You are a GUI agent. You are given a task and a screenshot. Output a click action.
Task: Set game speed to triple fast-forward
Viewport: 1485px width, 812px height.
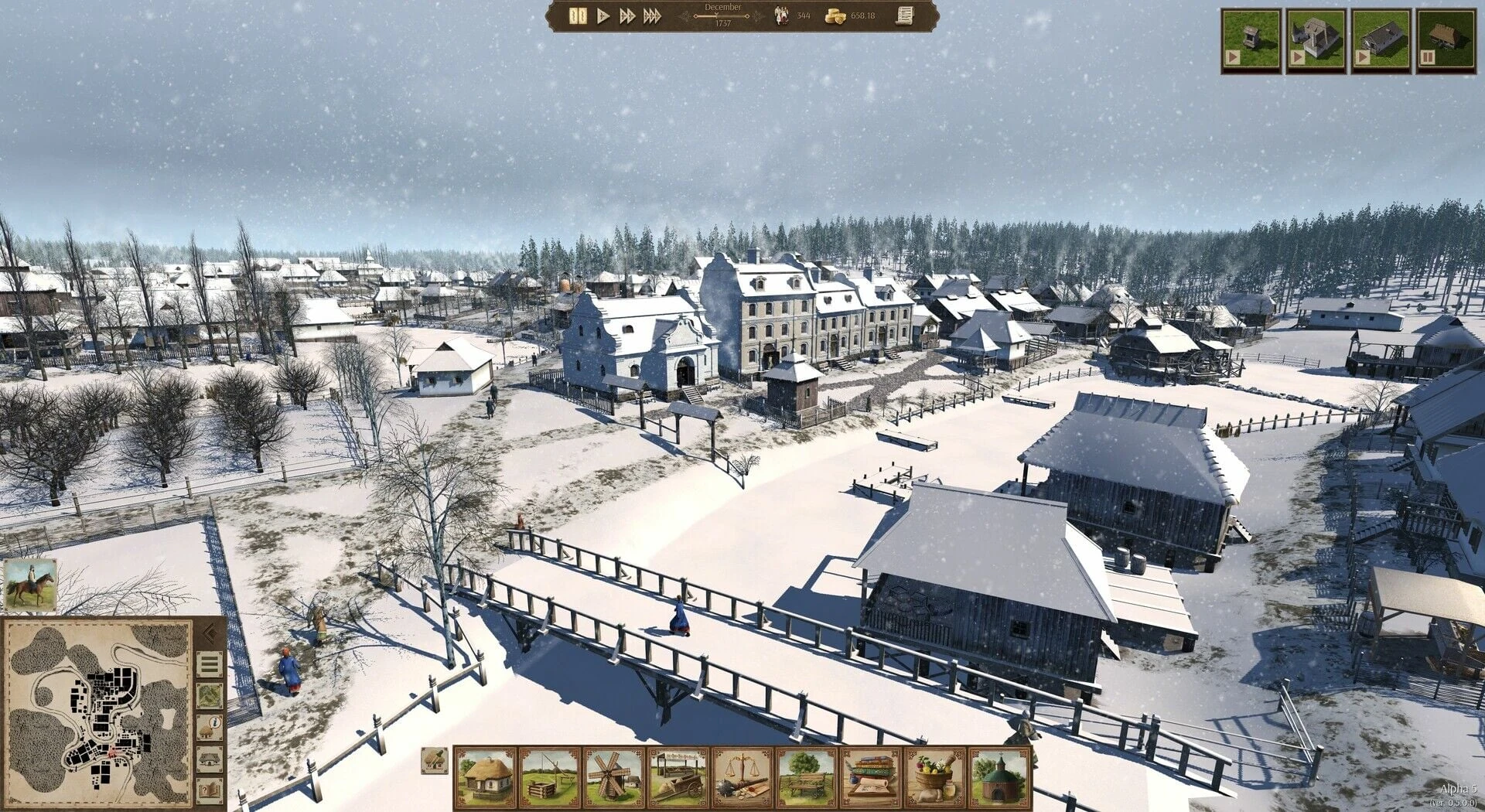coord(653,16)
